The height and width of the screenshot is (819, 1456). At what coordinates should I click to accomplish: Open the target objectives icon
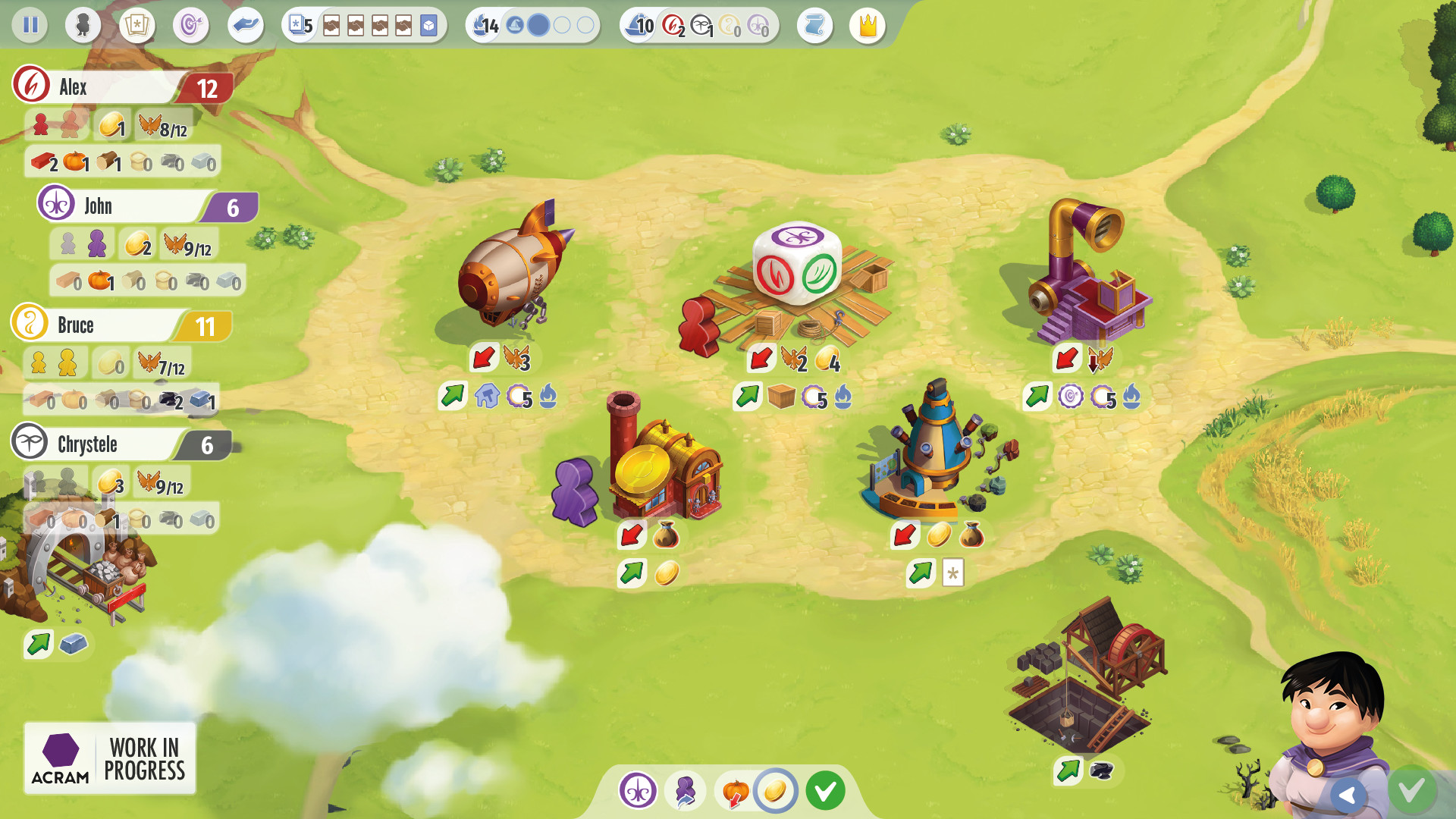pos(191,25)
